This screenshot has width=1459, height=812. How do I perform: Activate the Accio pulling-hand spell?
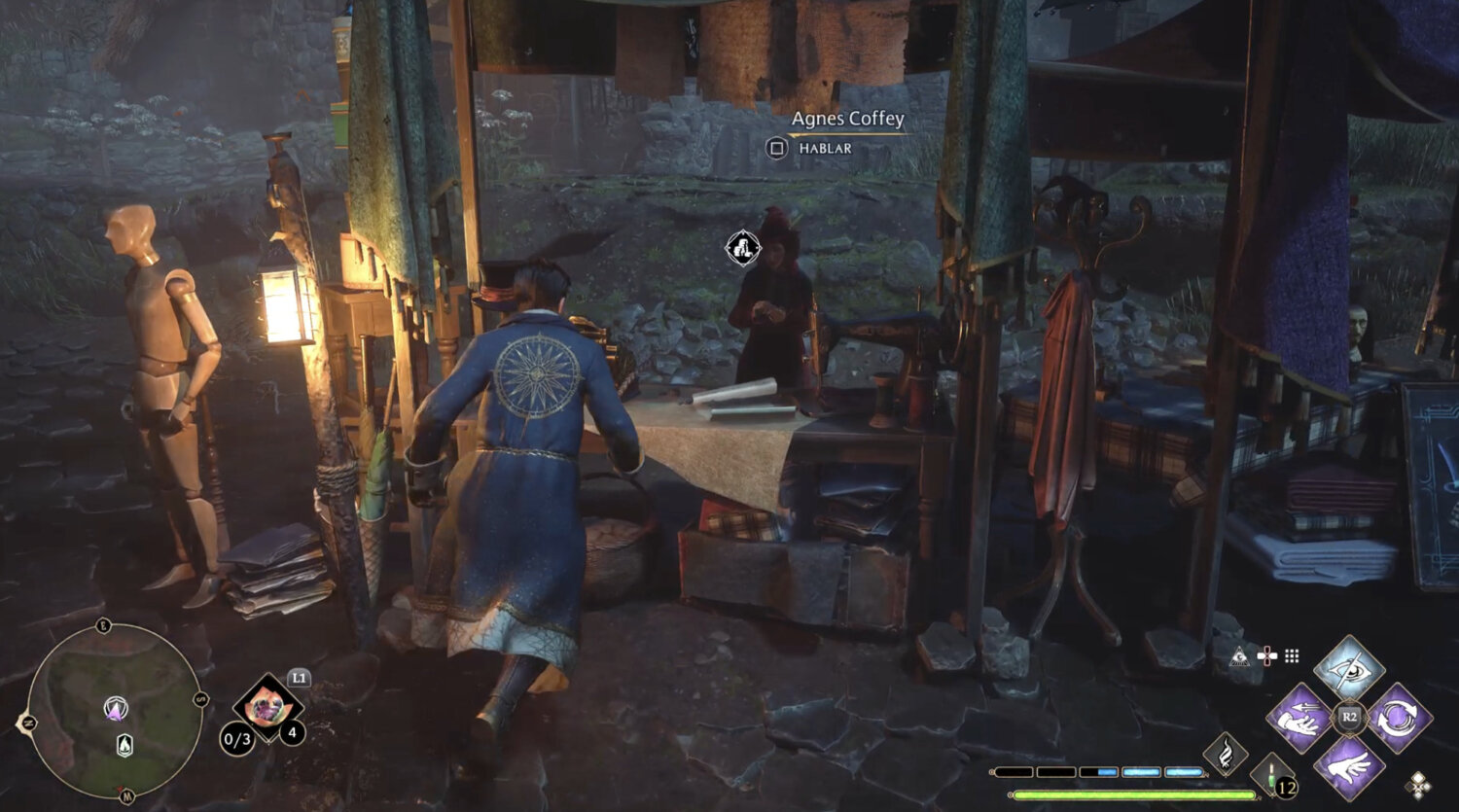click(1299, 719)
